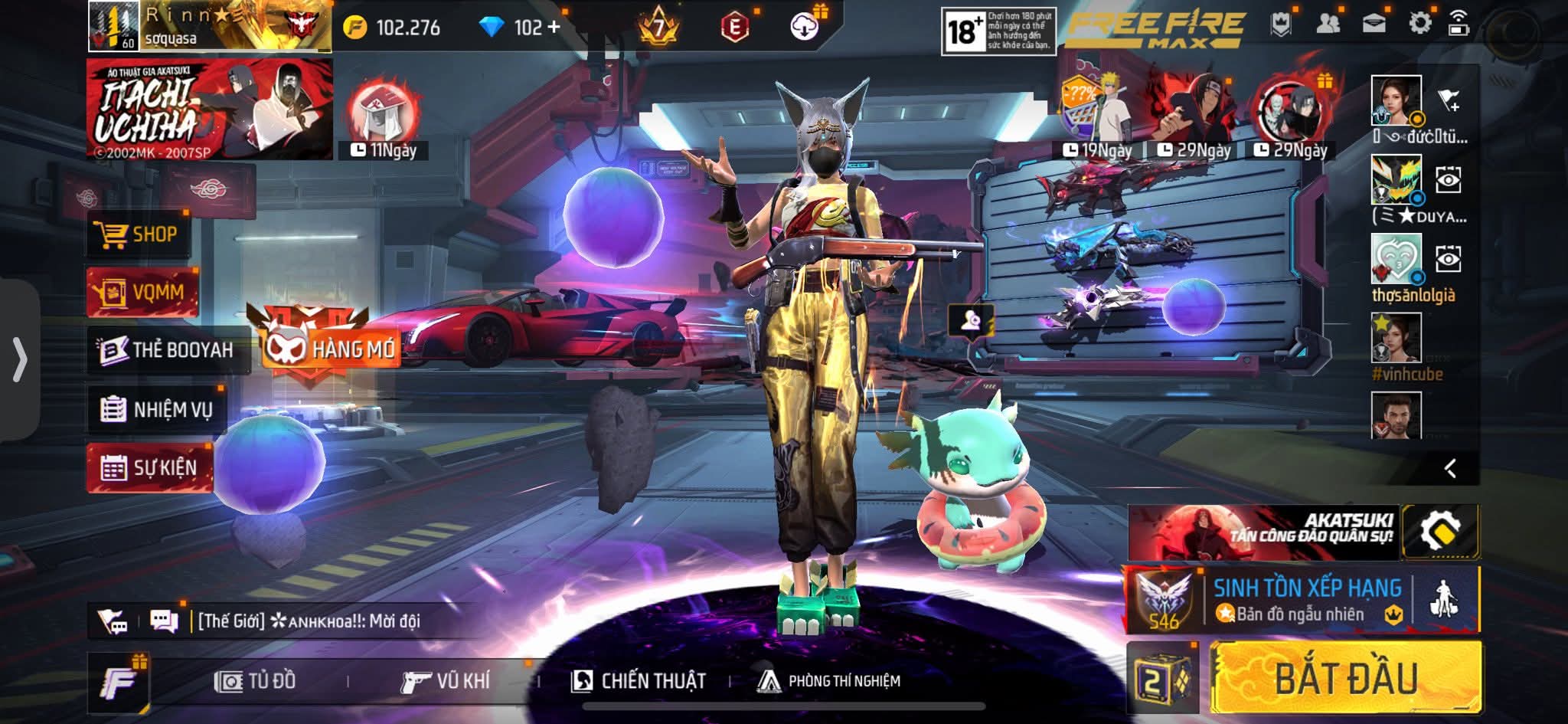Open the mail envelope inbox
The width and height of the screenshot is (1568, 724).
tap(1374, 24)
